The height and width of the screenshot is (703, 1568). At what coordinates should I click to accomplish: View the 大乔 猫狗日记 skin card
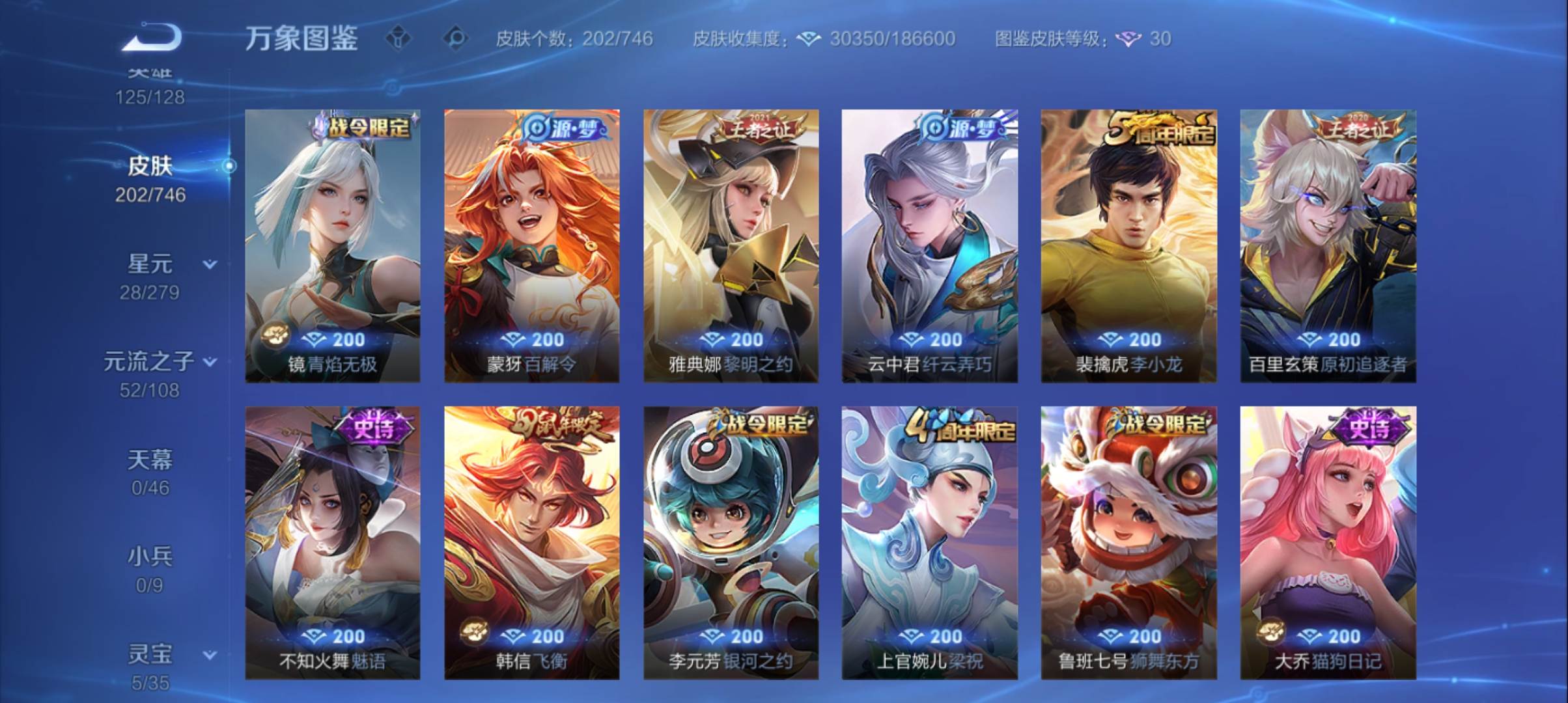1328,543
